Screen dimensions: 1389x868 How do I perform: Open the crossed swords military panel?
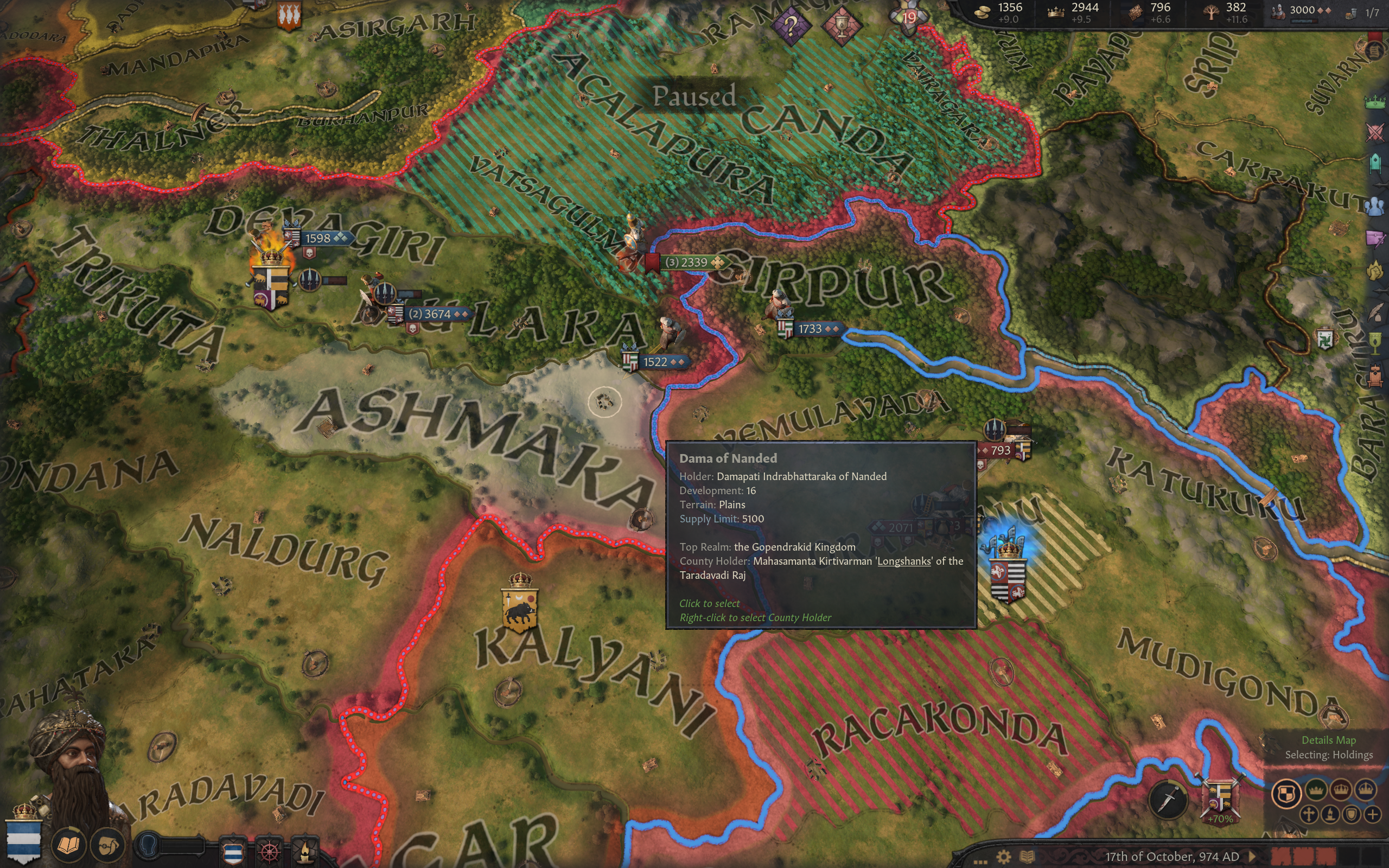(1375, 133)
